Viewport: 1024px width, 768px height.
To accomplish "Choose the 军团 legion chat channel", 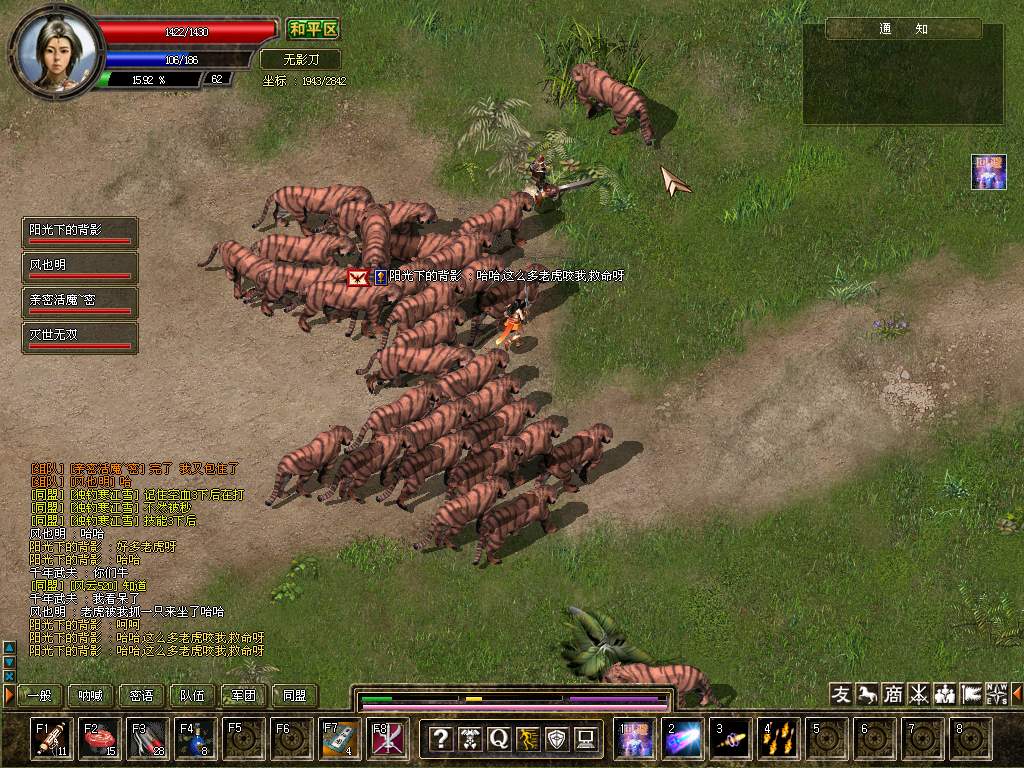I will [x=243, y=695].
